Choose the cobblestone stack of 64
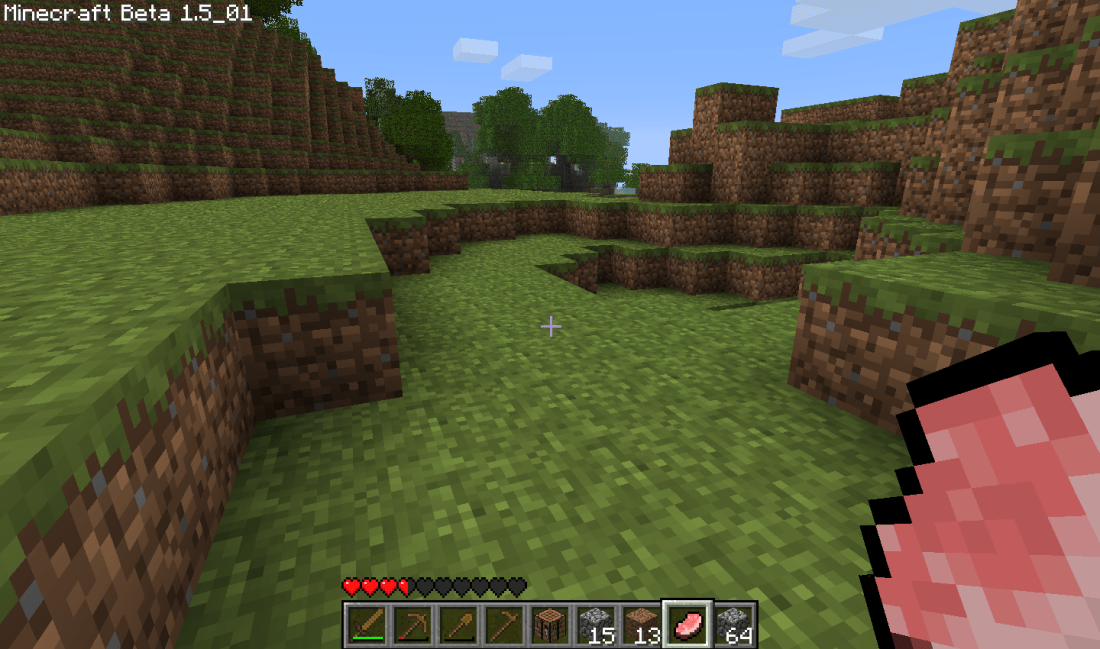Image resolution: width=1100 pixels, height=649 pixels. click(x=734, y=625)
